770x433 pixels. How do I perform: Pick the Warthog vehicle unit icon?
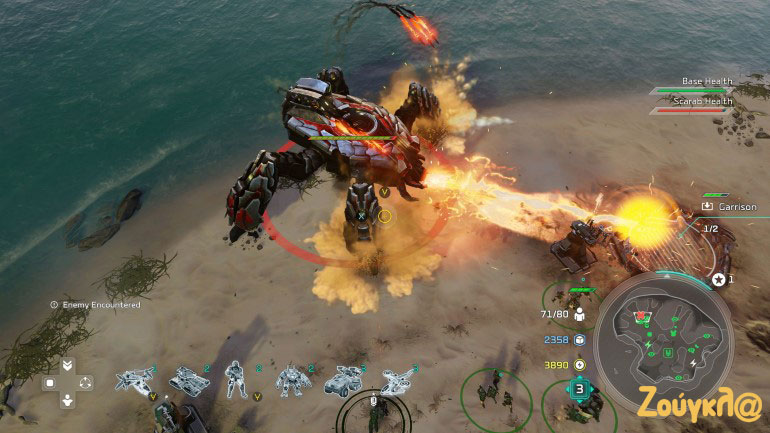[x=342, y=381]
